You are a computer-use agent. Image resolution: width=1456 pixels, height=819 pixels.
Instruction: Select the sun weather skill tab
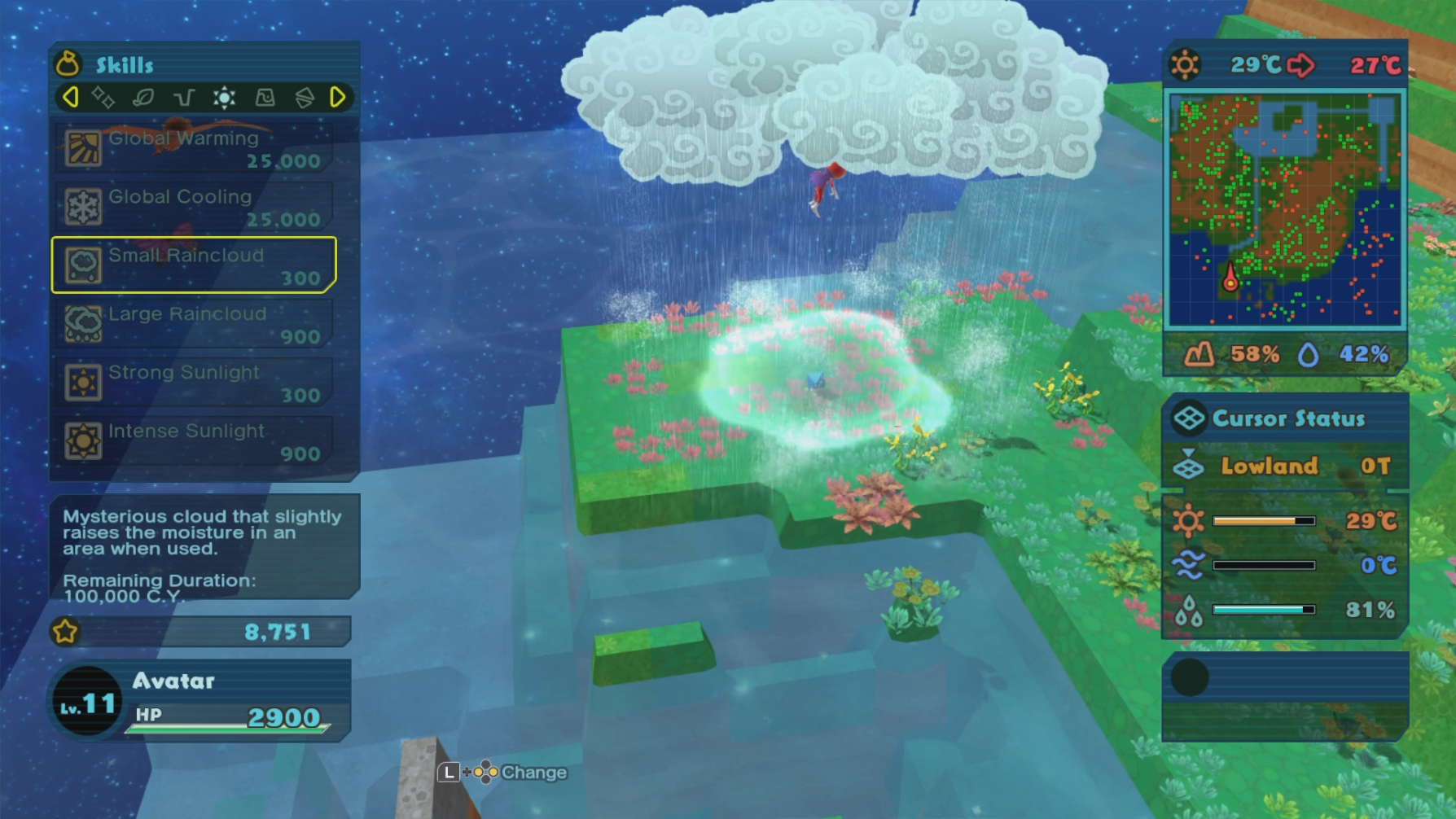point(224,98)
